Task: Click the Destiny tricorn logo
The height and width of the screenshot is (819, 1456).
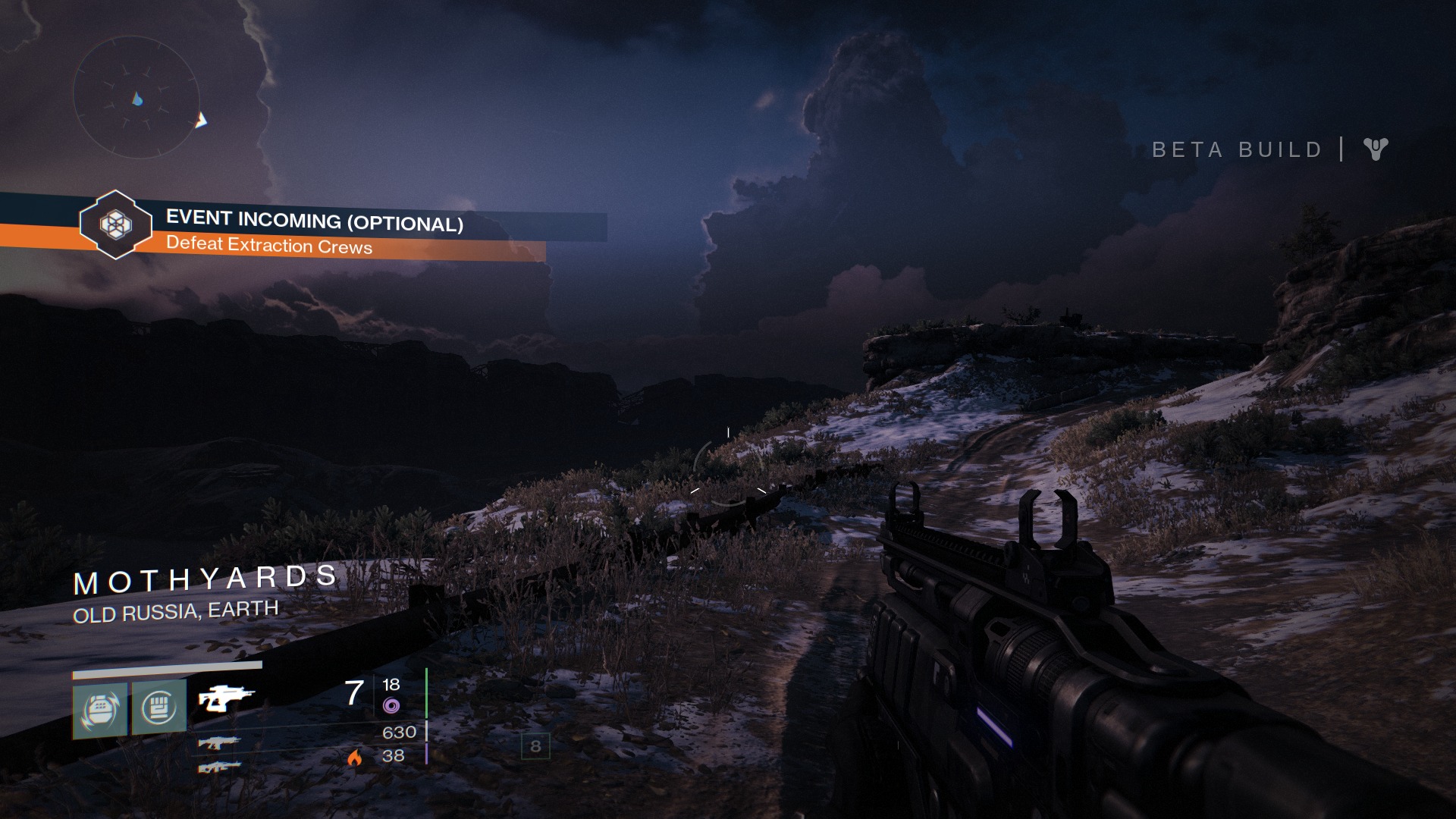Action: coord(1375,149)
